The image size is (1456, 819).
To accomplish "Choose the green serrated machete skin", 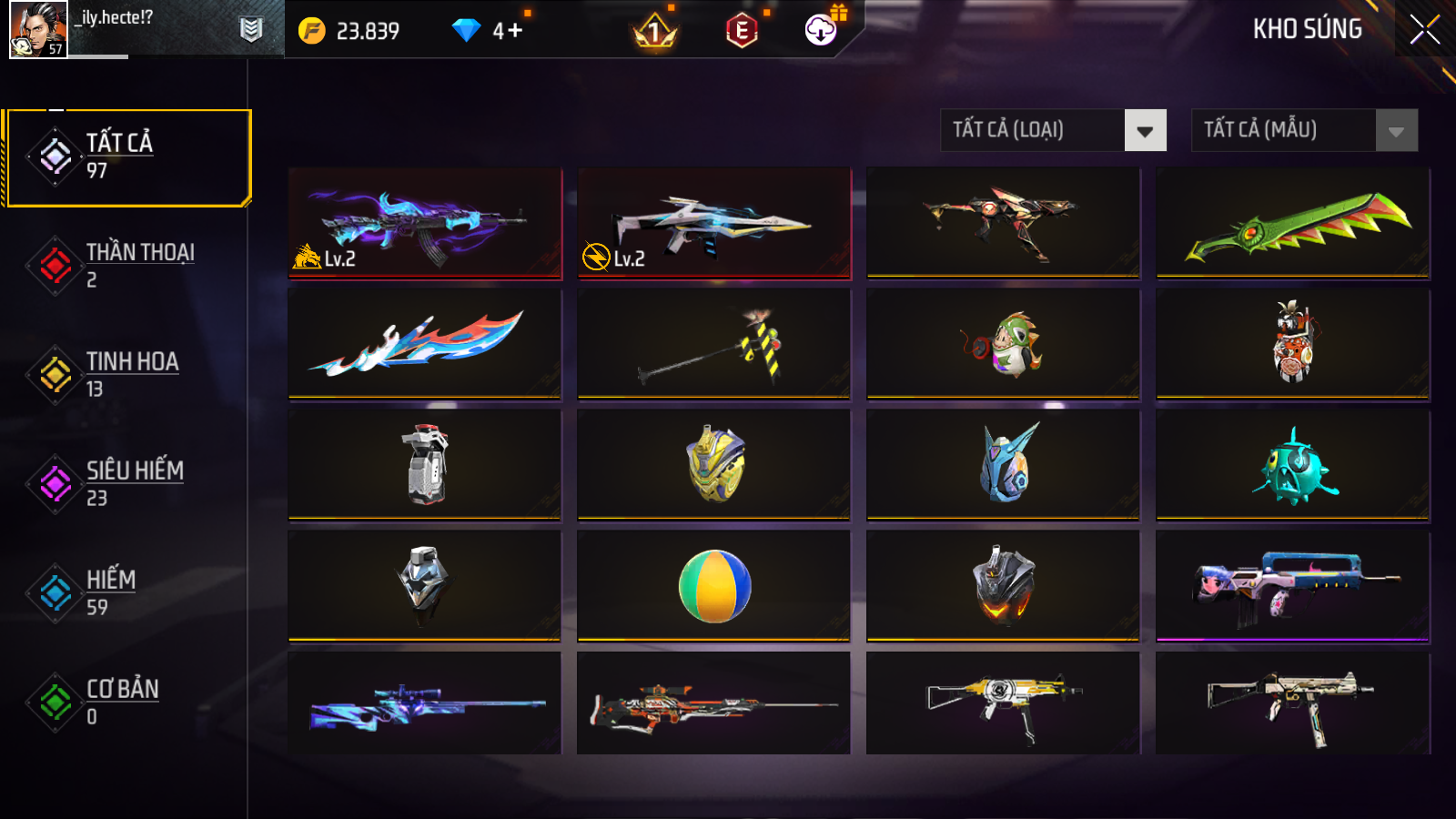I will (1292, 223).
